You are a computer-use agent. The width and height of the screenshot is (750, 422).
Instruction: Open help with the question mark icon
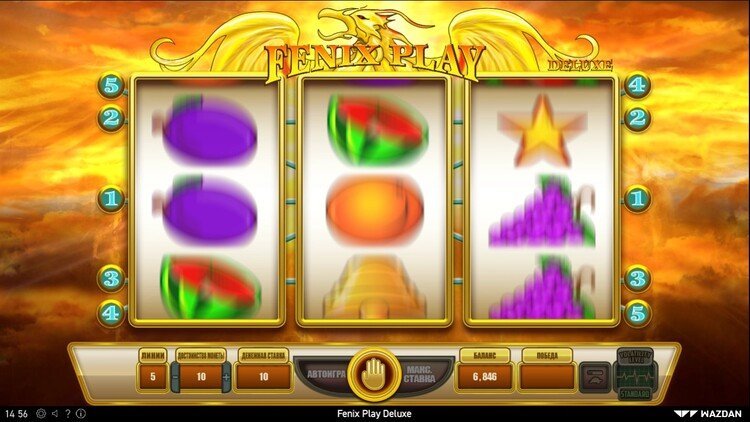coord(67,413)
